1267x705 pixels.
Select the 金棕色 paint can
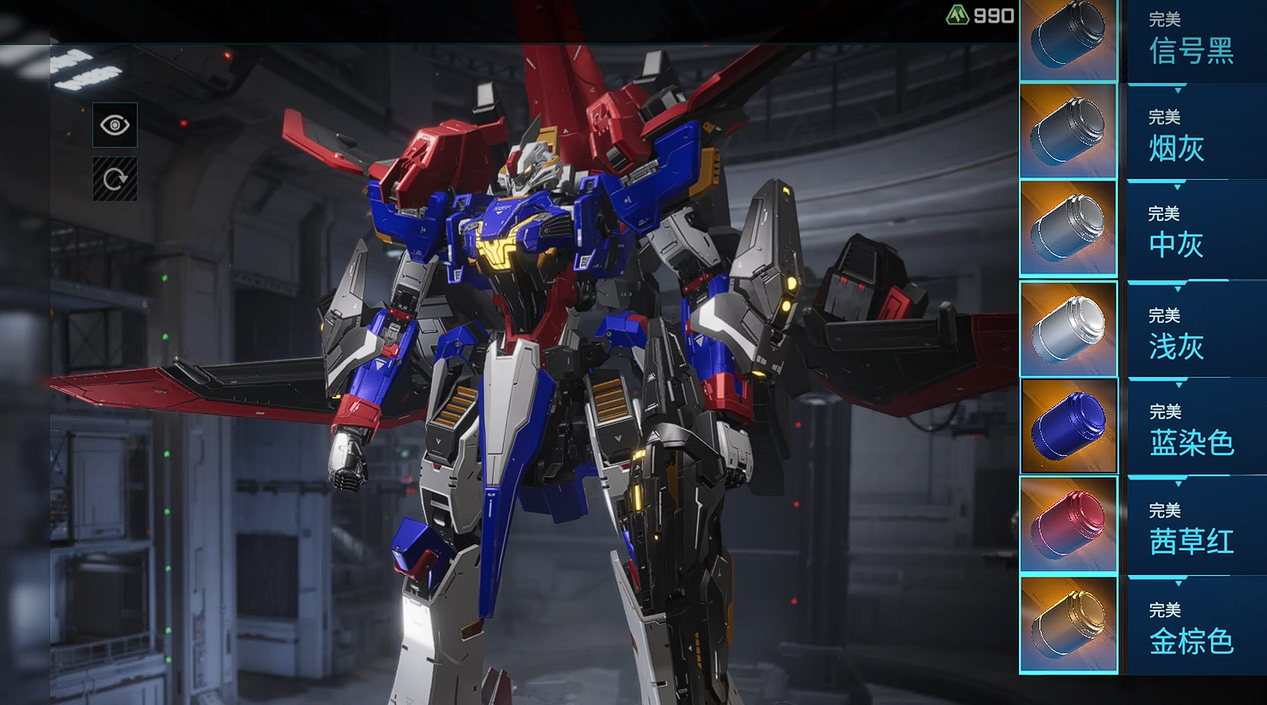(1068, 623)
